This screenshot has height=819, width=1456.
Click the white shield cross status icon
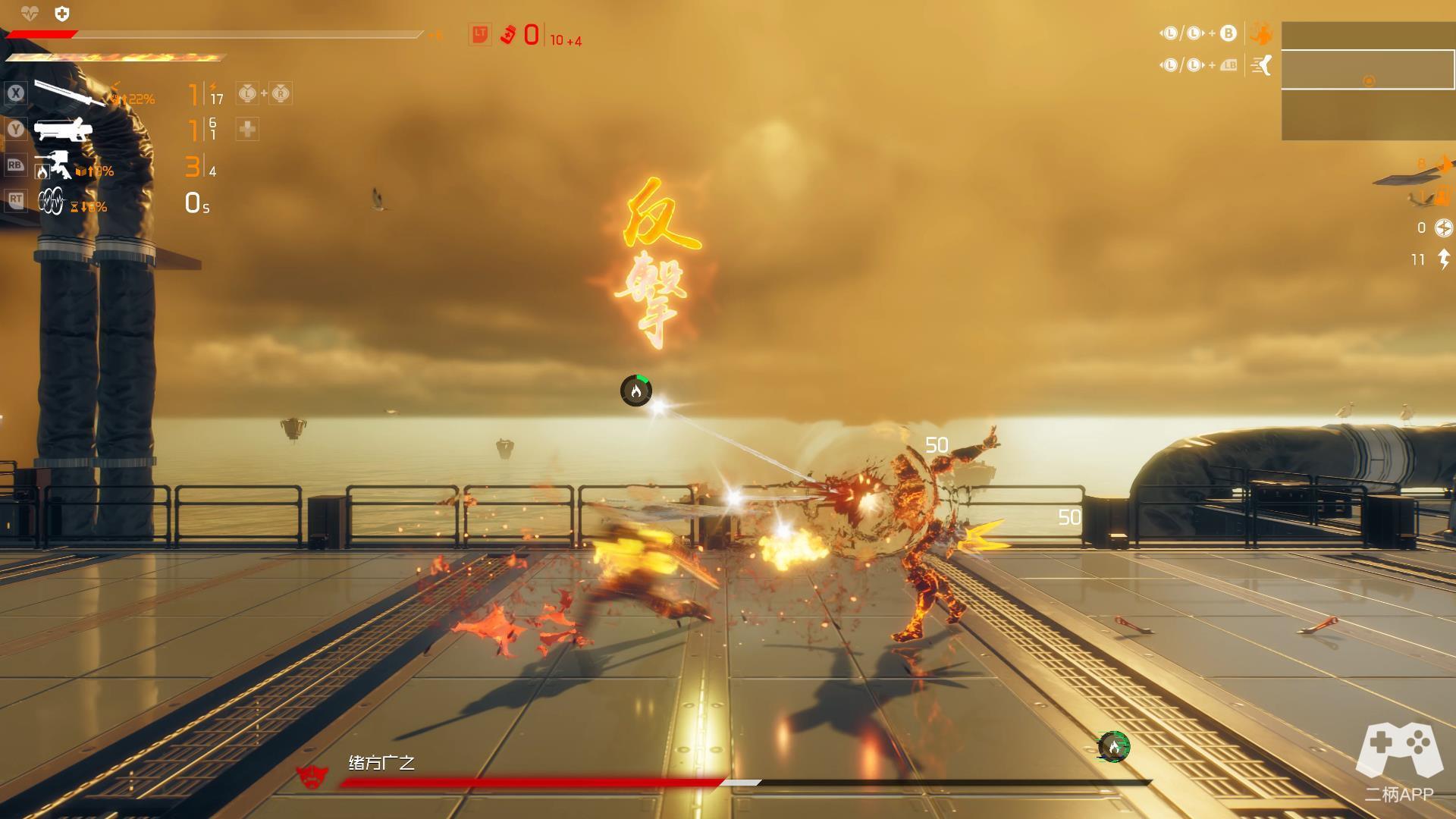click(62, 13)
